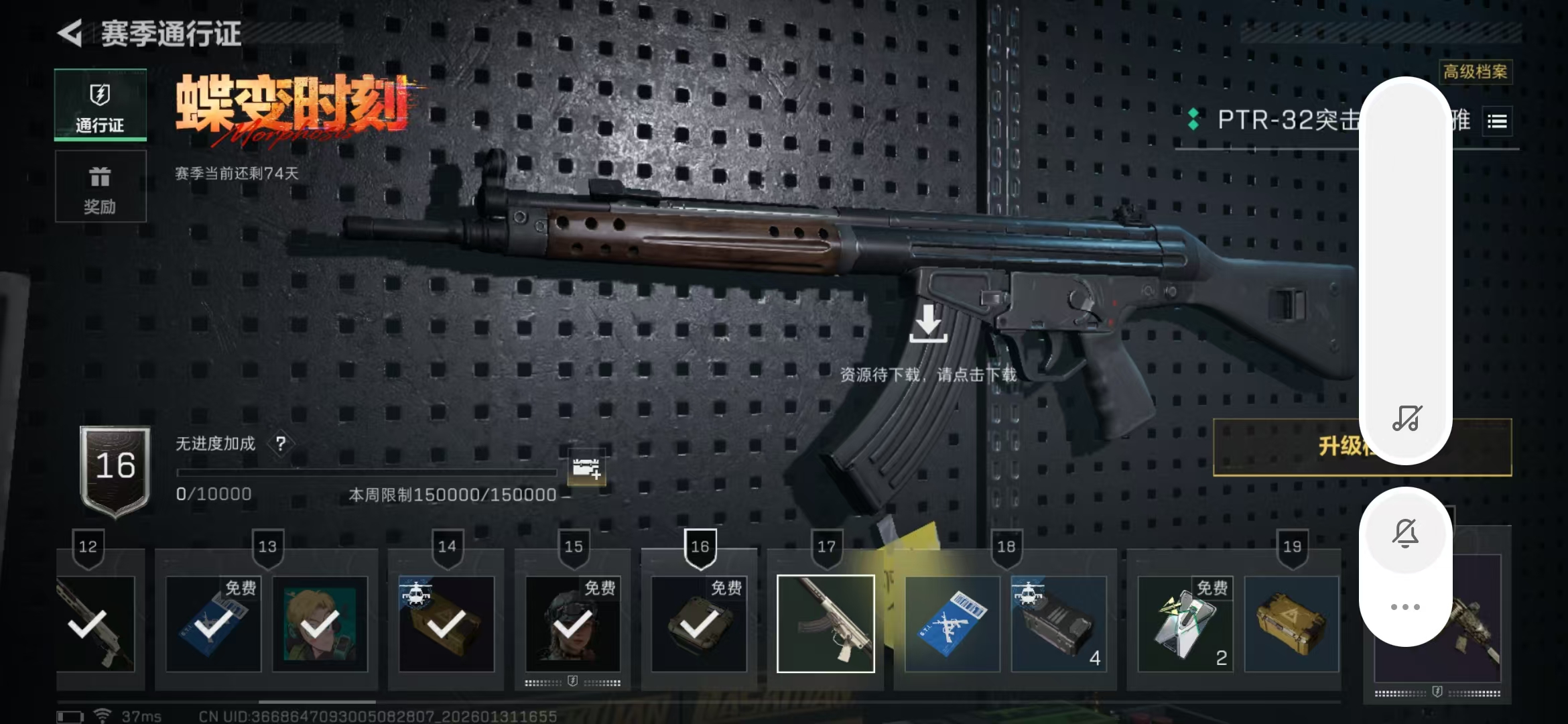
Task: Select the level 15 free operator reward
Action: (573, 623)
